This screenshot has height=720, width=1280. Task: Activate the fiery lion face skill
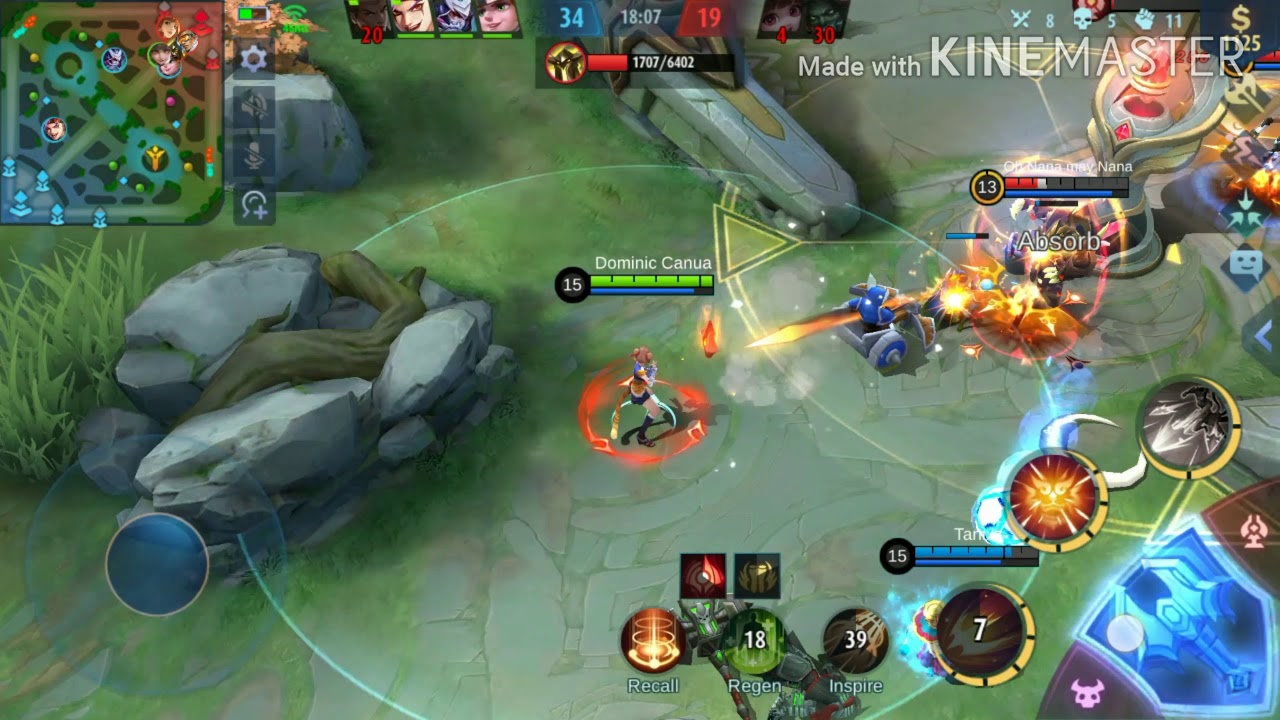pyautogui.click(x=1054, y=497)
